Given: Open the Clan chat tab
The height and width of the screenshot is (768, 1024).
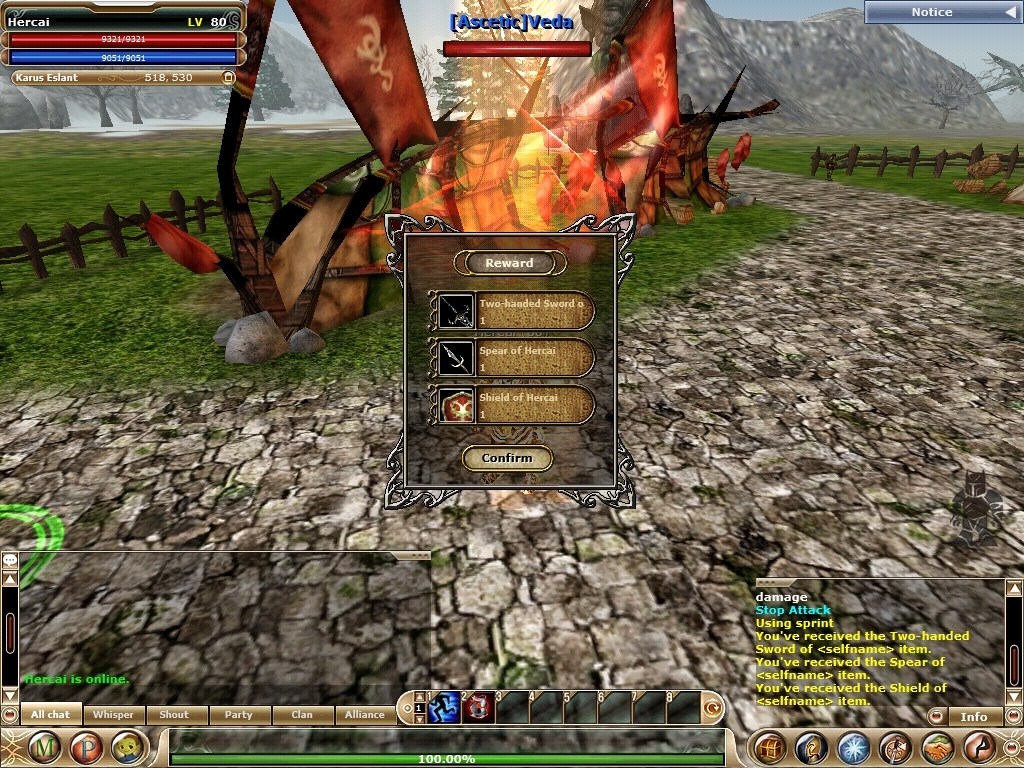Looking at the screenshot, I should coord(302,715).
